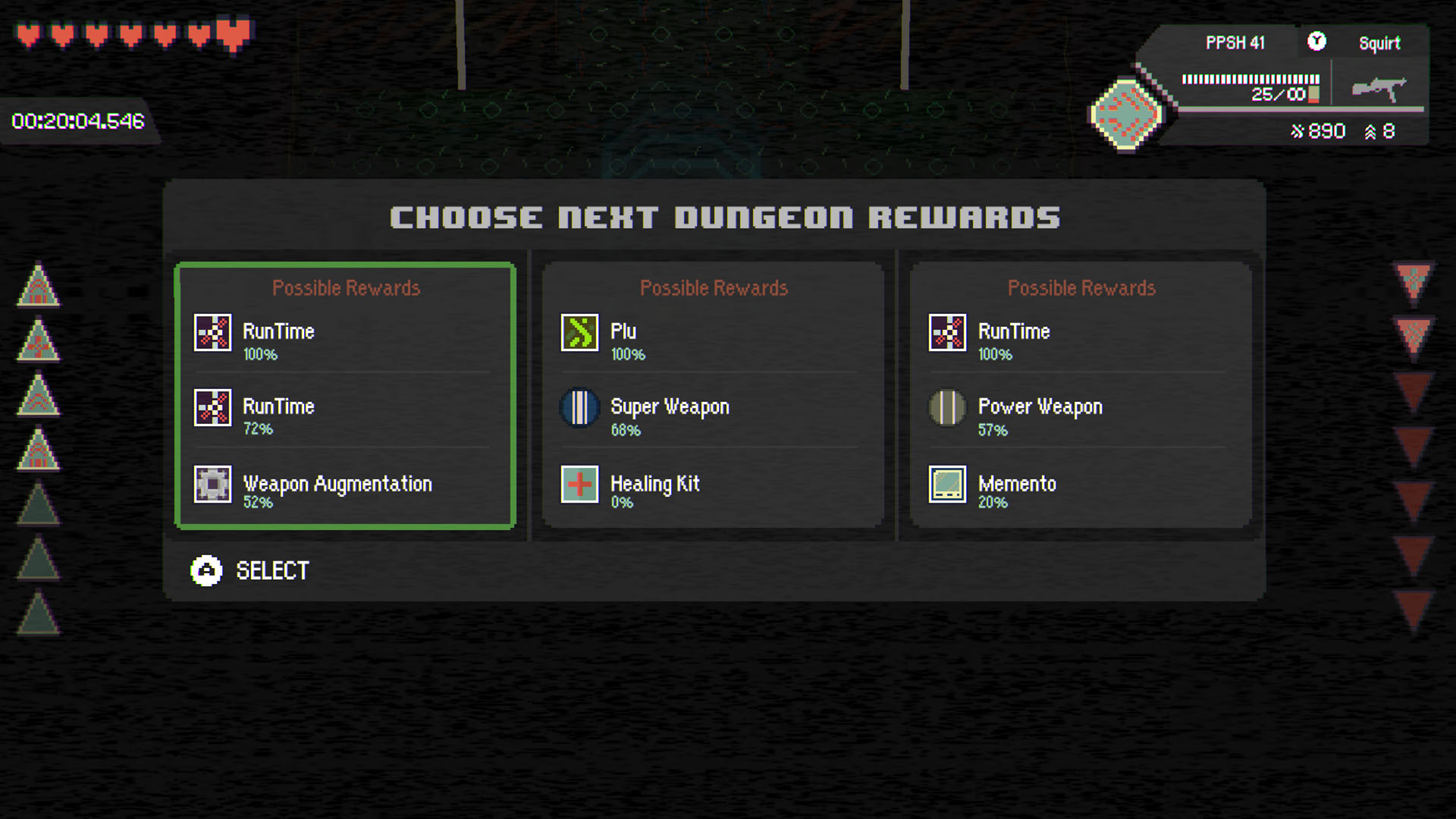
Task: Click the A button circle next to SELECT
Action: (206, 571)
